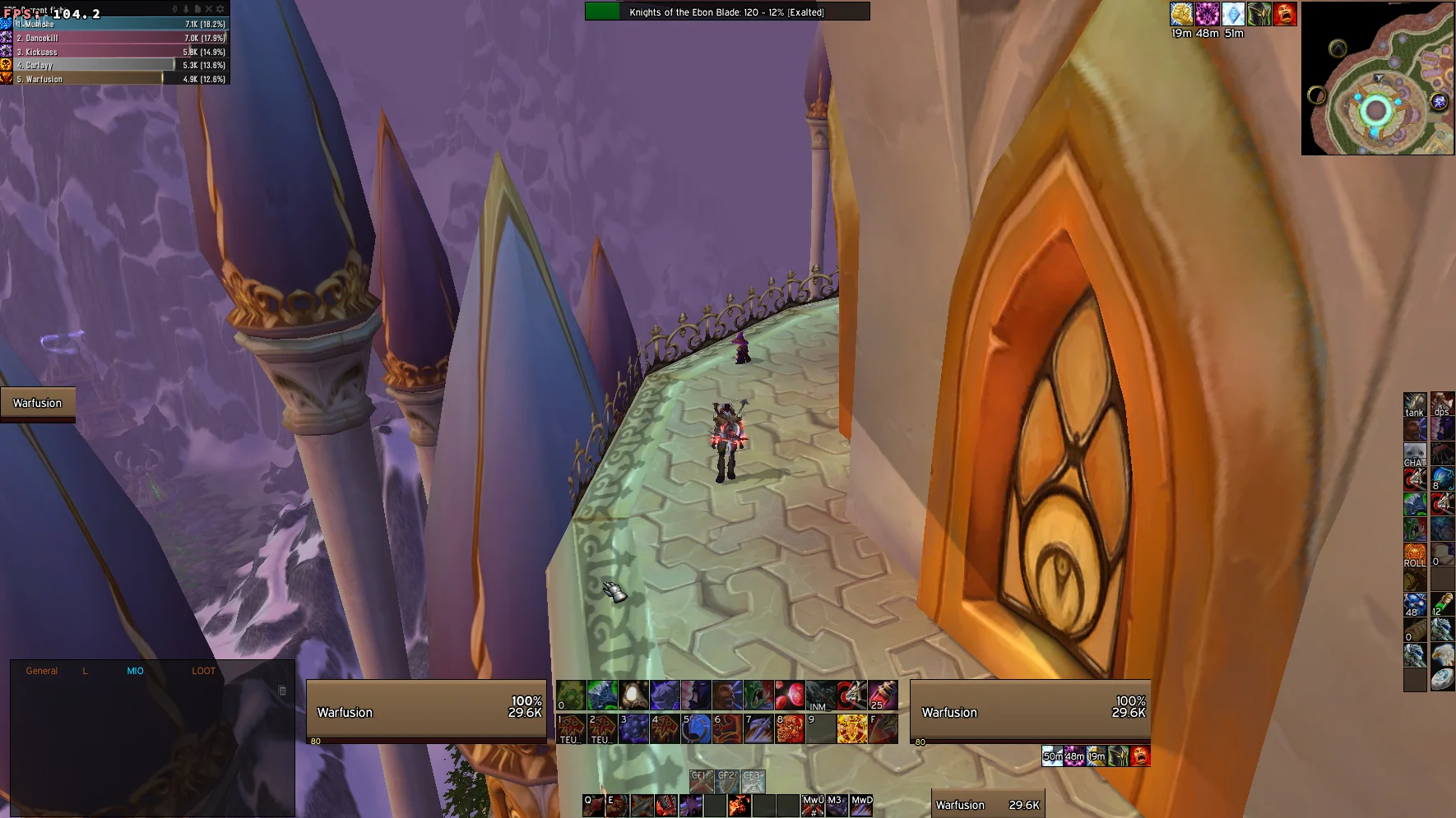1456x818 pixels.
Task: Switch to the LOOT chat tab
Action: pyautogui.click(x=202, y=670)
